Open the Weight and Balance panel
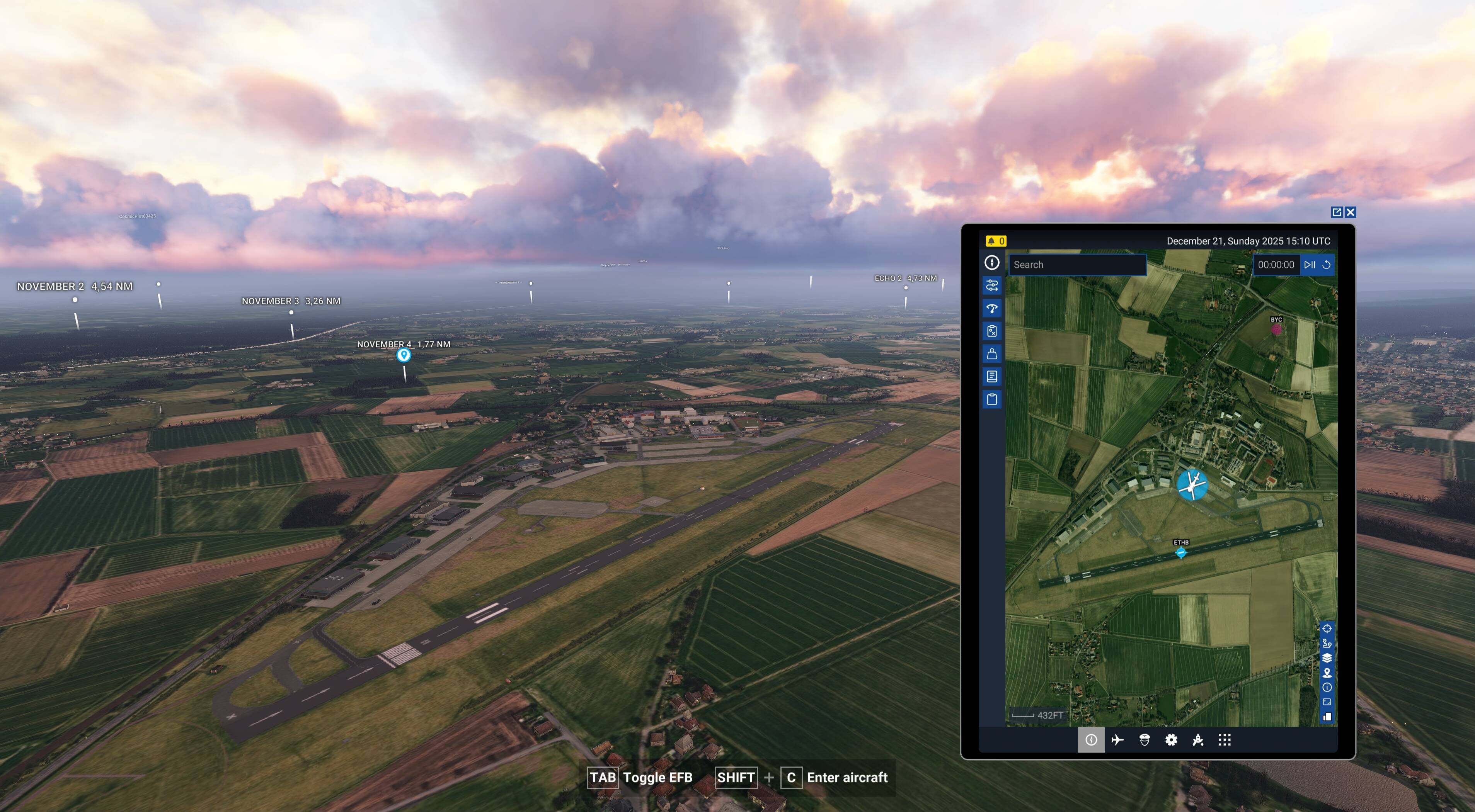This screenshot has width=1475, height=812. [992, 353]
